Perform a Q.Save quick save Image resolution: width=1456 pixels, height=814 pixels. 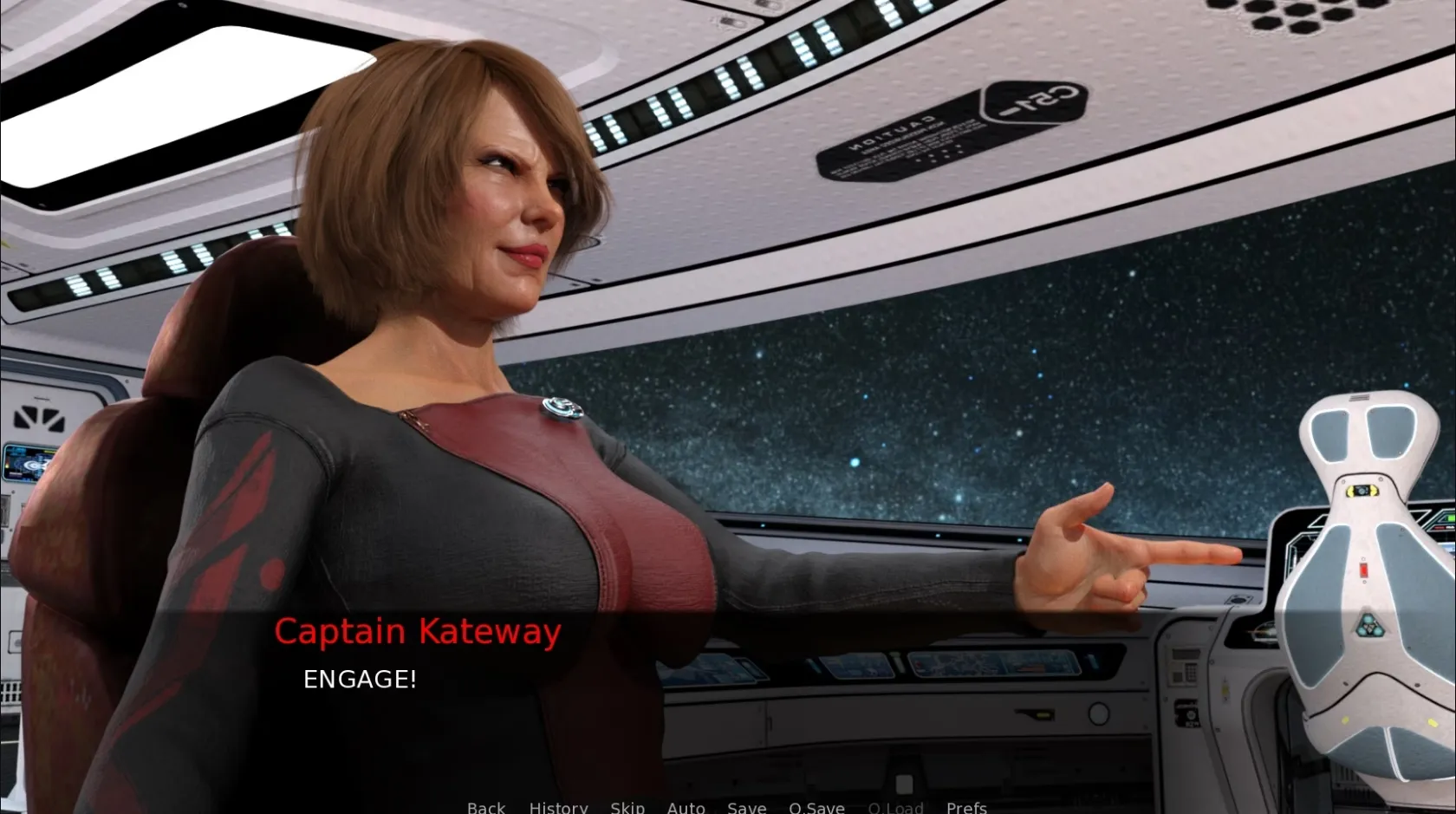coord(816,807)
